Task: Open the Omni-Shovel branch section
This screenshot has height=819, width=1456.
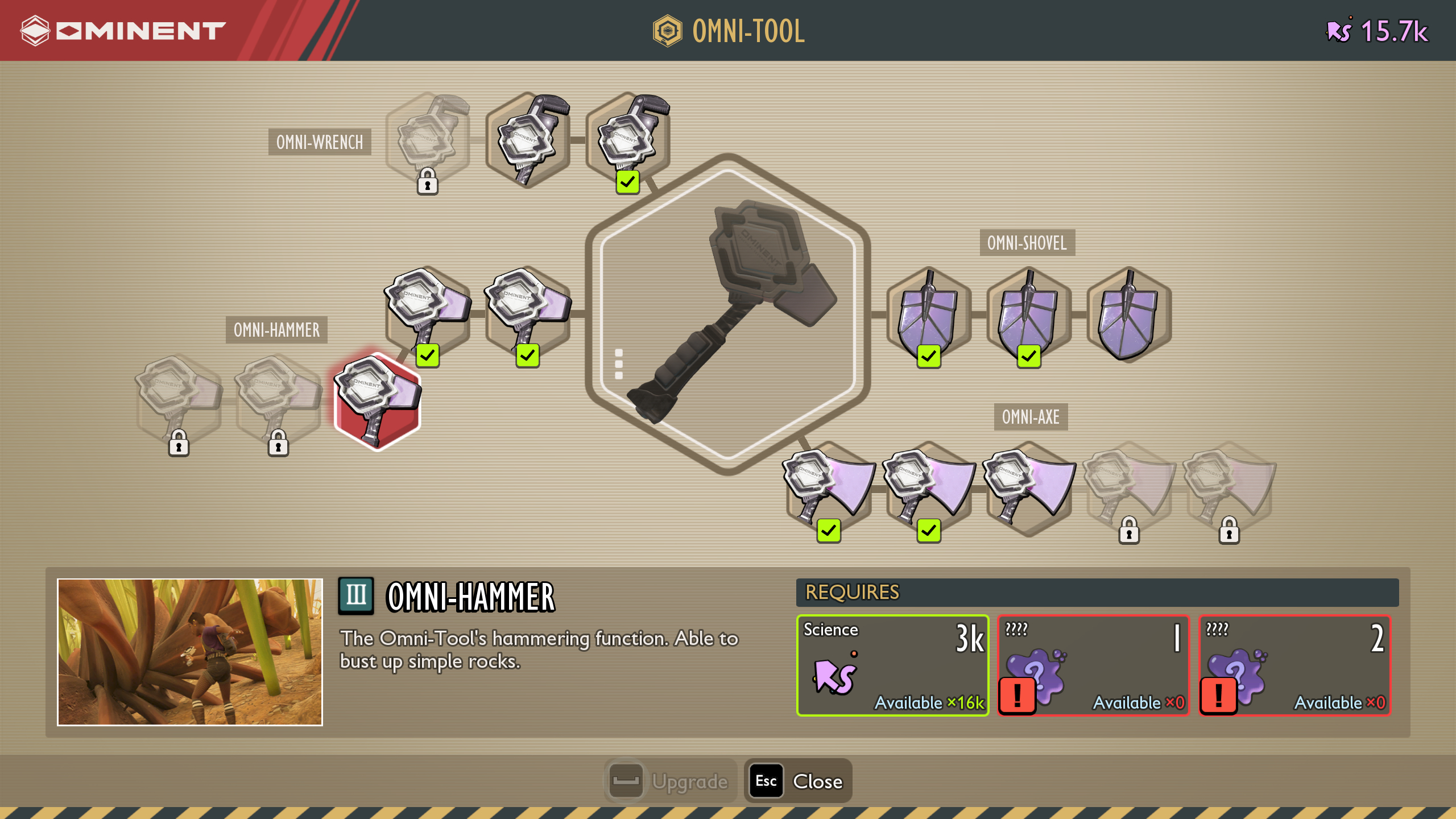Action: tap(1028, 245)
